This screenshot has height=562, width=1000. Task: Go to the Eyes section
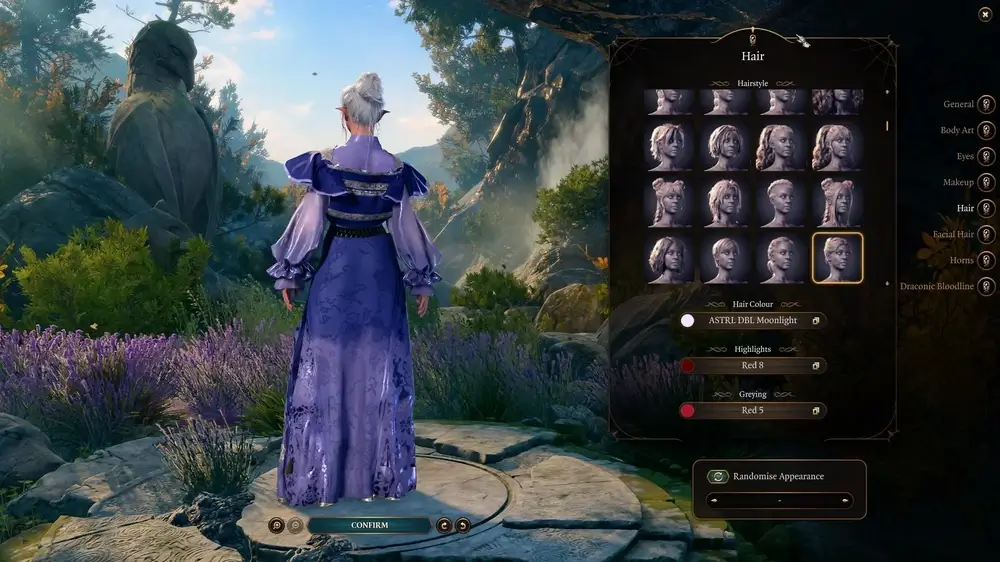click(986, 156)
